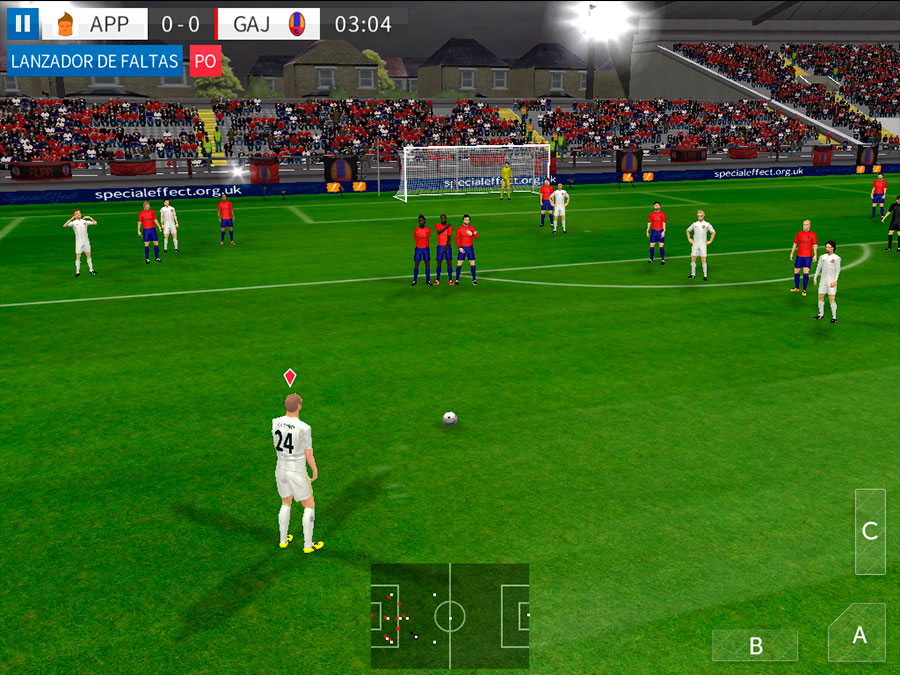The width and height of the screenshot is (900, 675).
Task: Tap the C action button
Action: pos(870,531)
